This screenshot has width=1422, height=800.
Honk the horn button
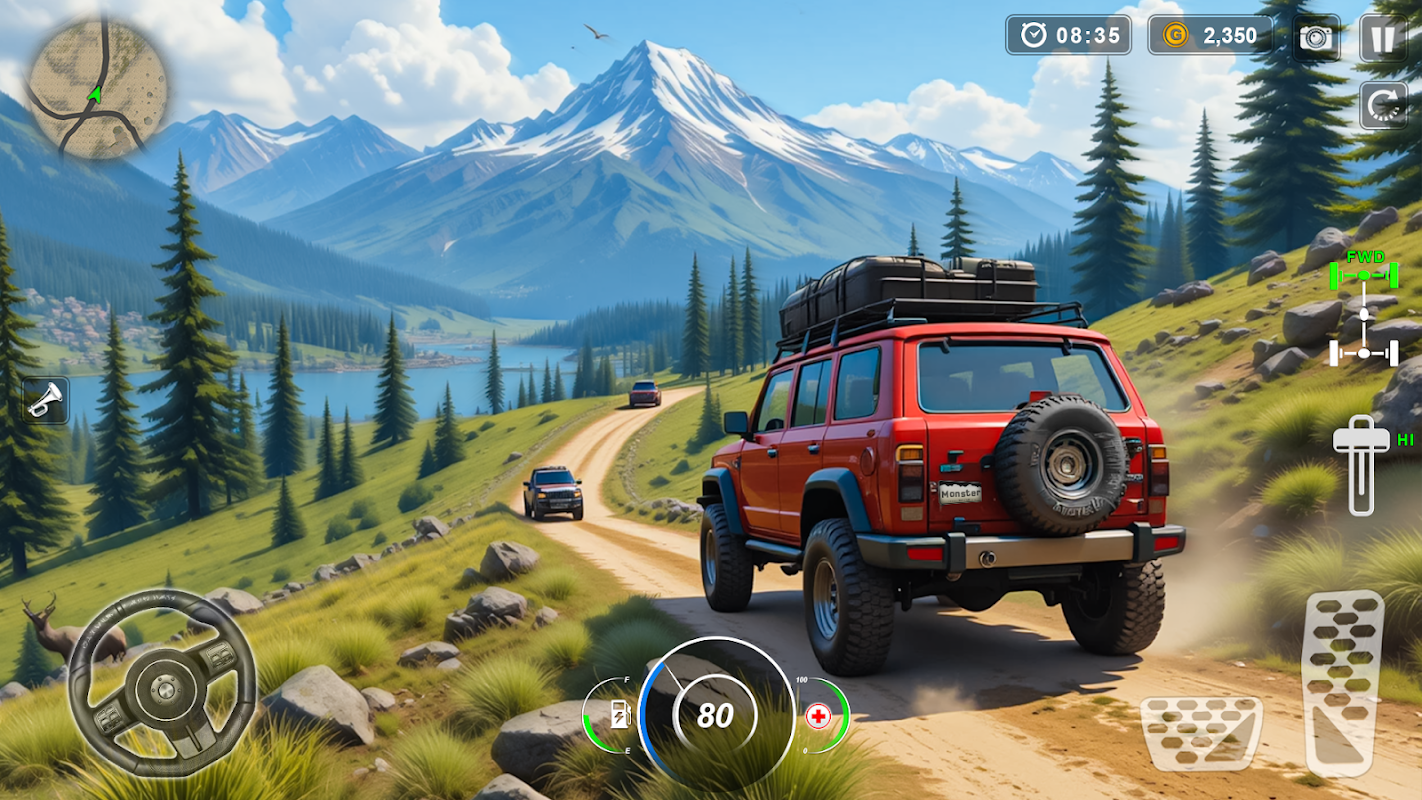click(x=45, y=400)
